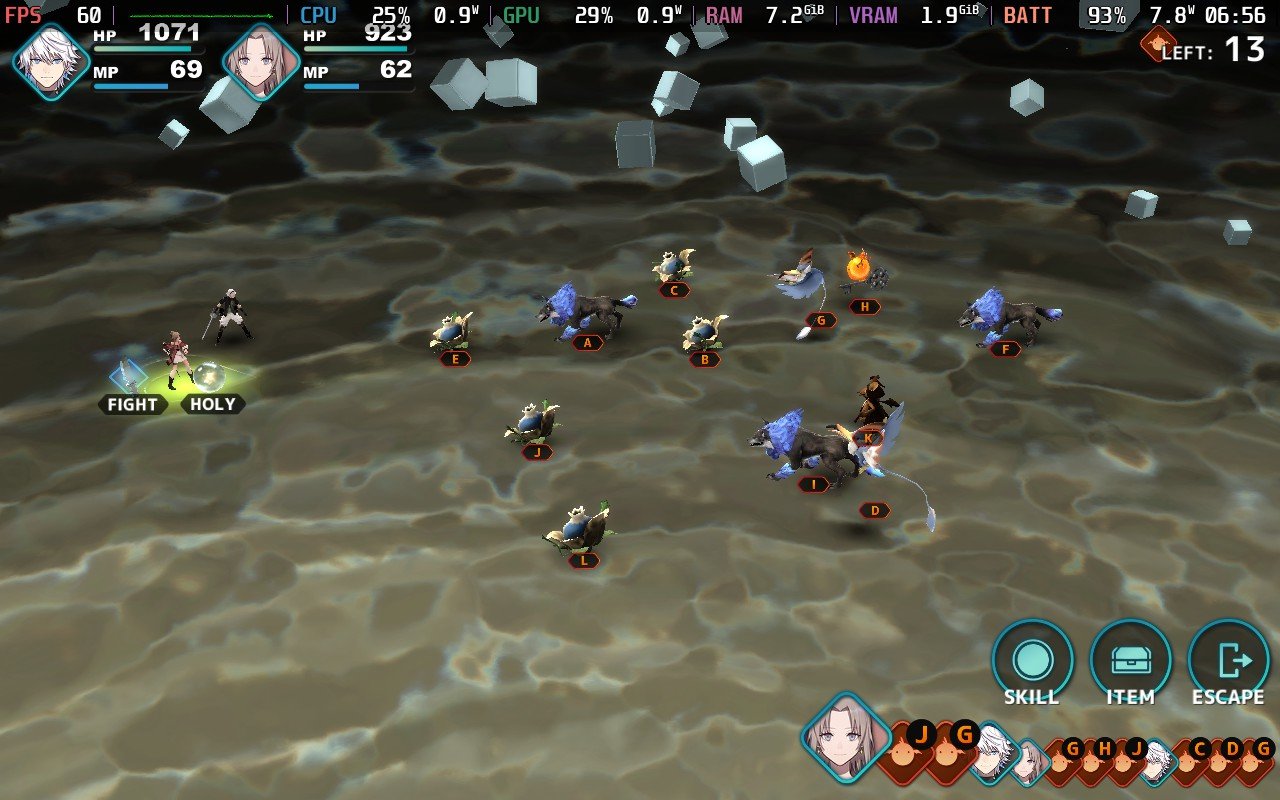
Task: Select the HOLY command
Action: 212,404
